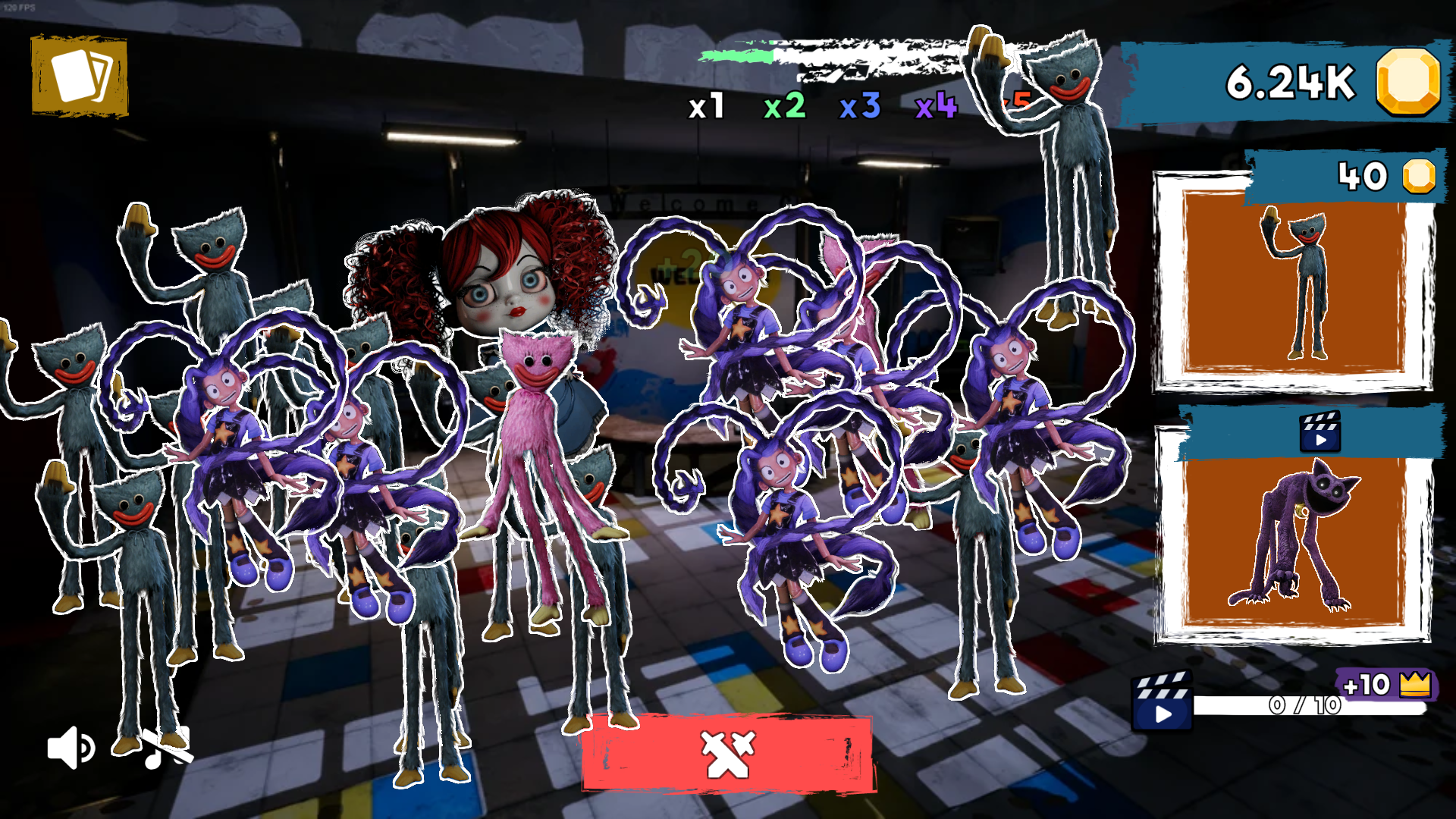Toggle sound with the speaker button
Screen dimensions: 1456x819
tap(70, 749)
